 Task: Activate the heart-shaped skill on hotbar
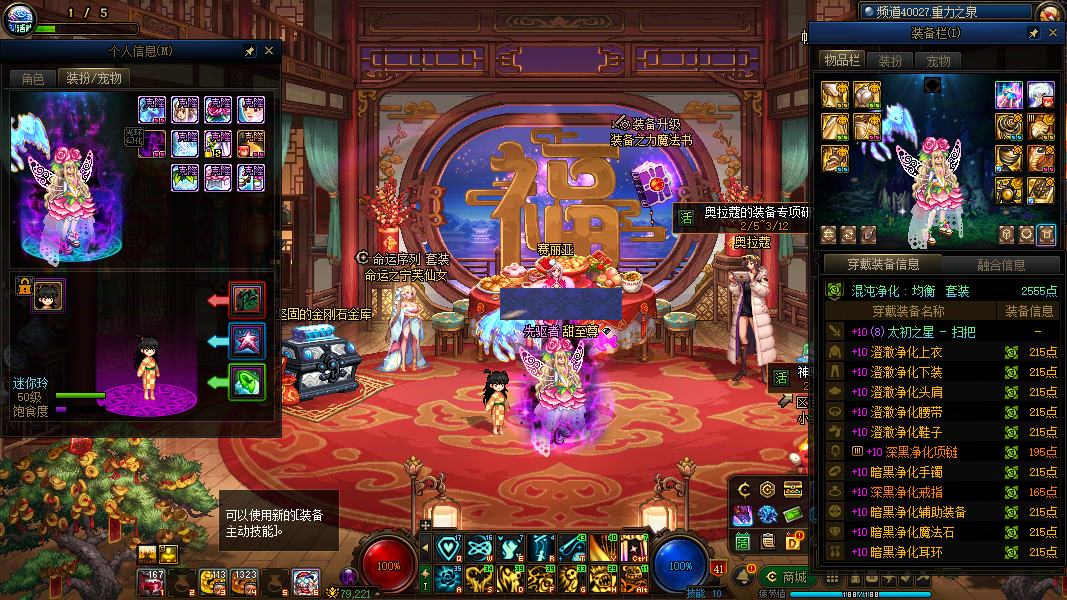[447, 547]
